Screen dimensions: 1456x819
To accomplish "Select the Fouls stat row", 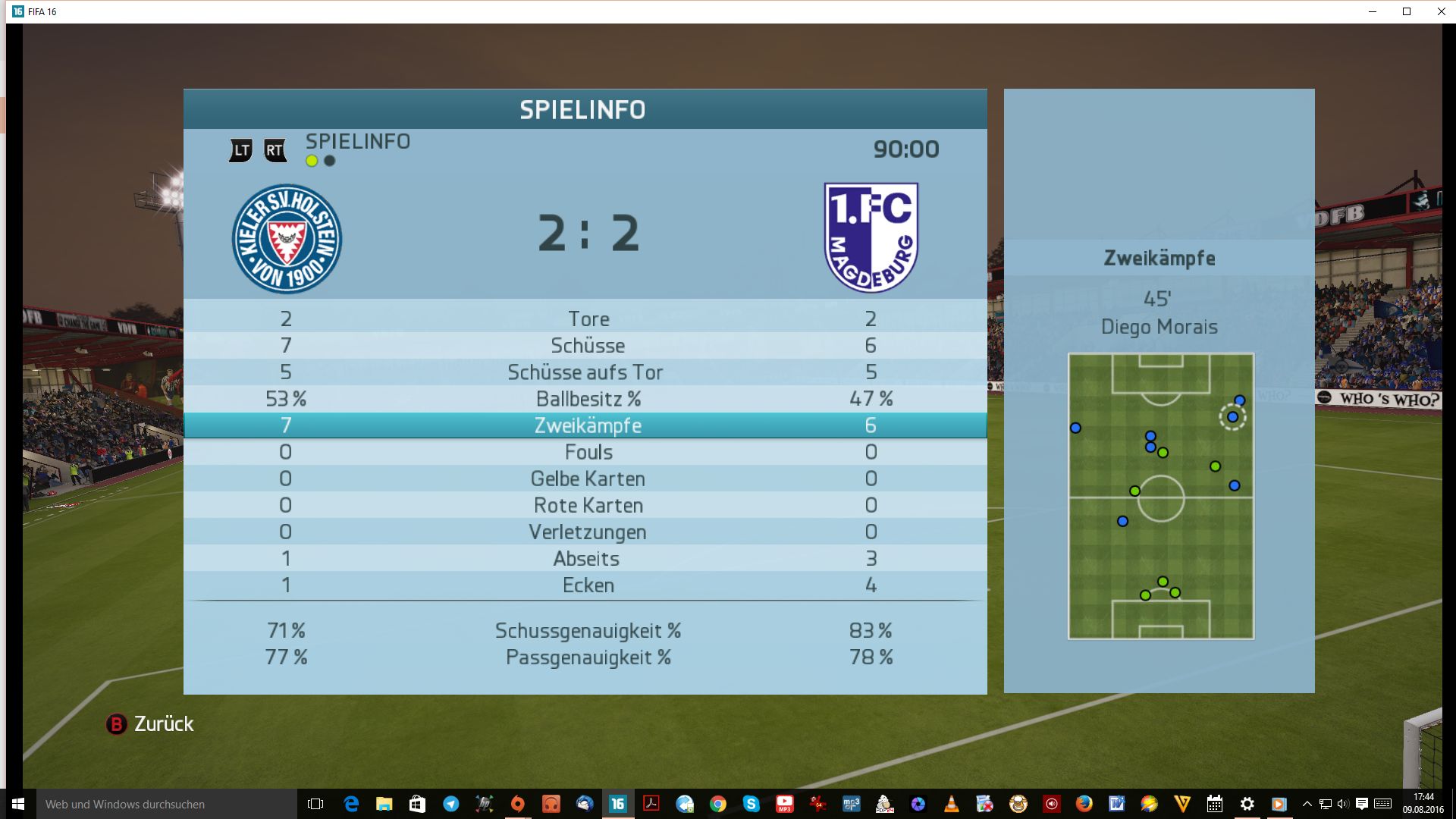I will tap(588, 452).
